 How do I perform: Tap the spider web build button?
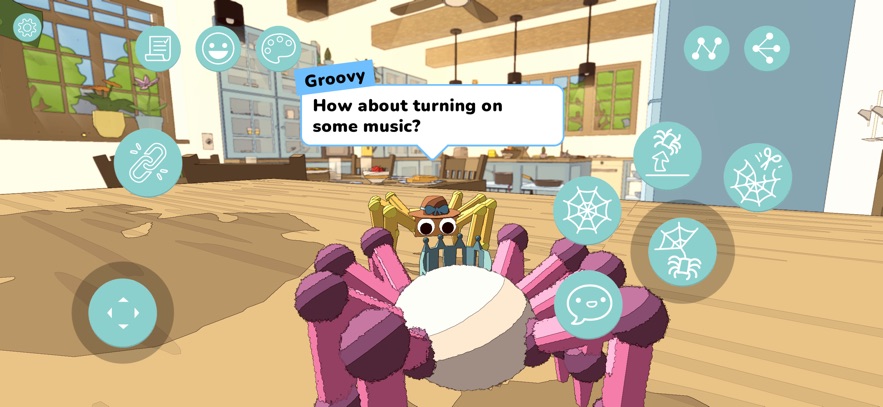point(587,210)
